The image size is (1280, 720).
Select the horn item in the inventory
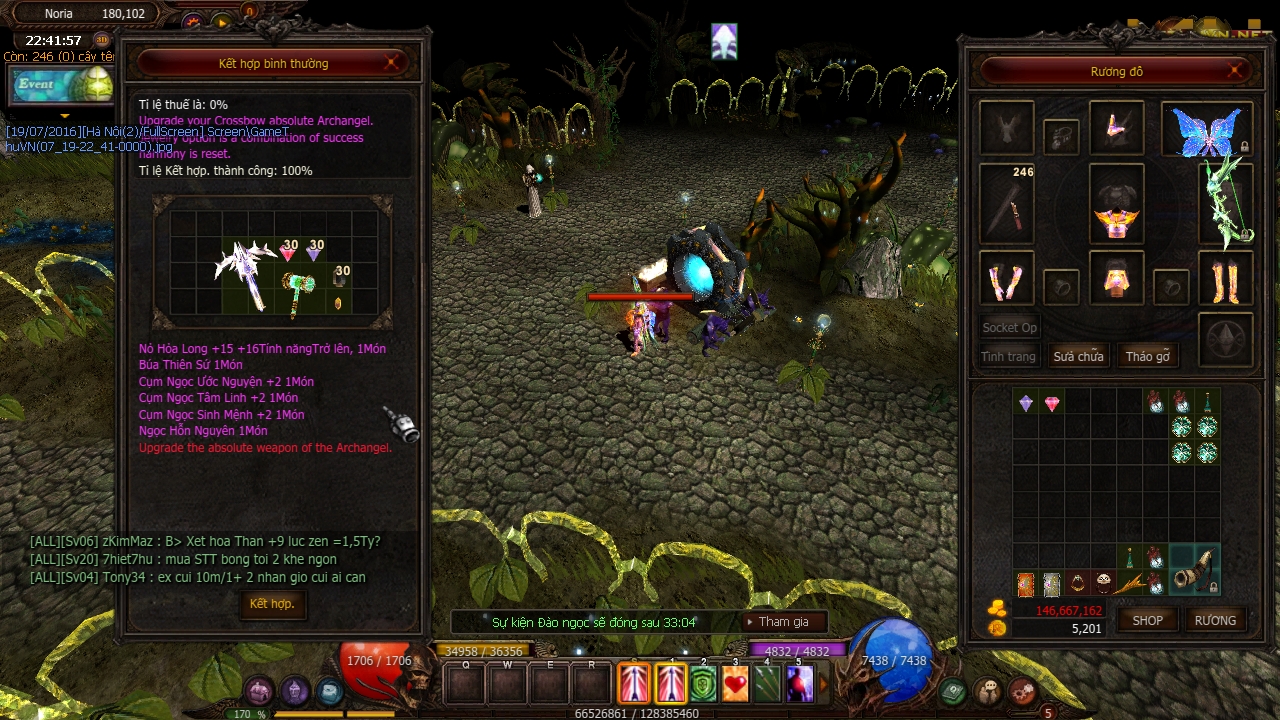click(x=1195, y=570)
